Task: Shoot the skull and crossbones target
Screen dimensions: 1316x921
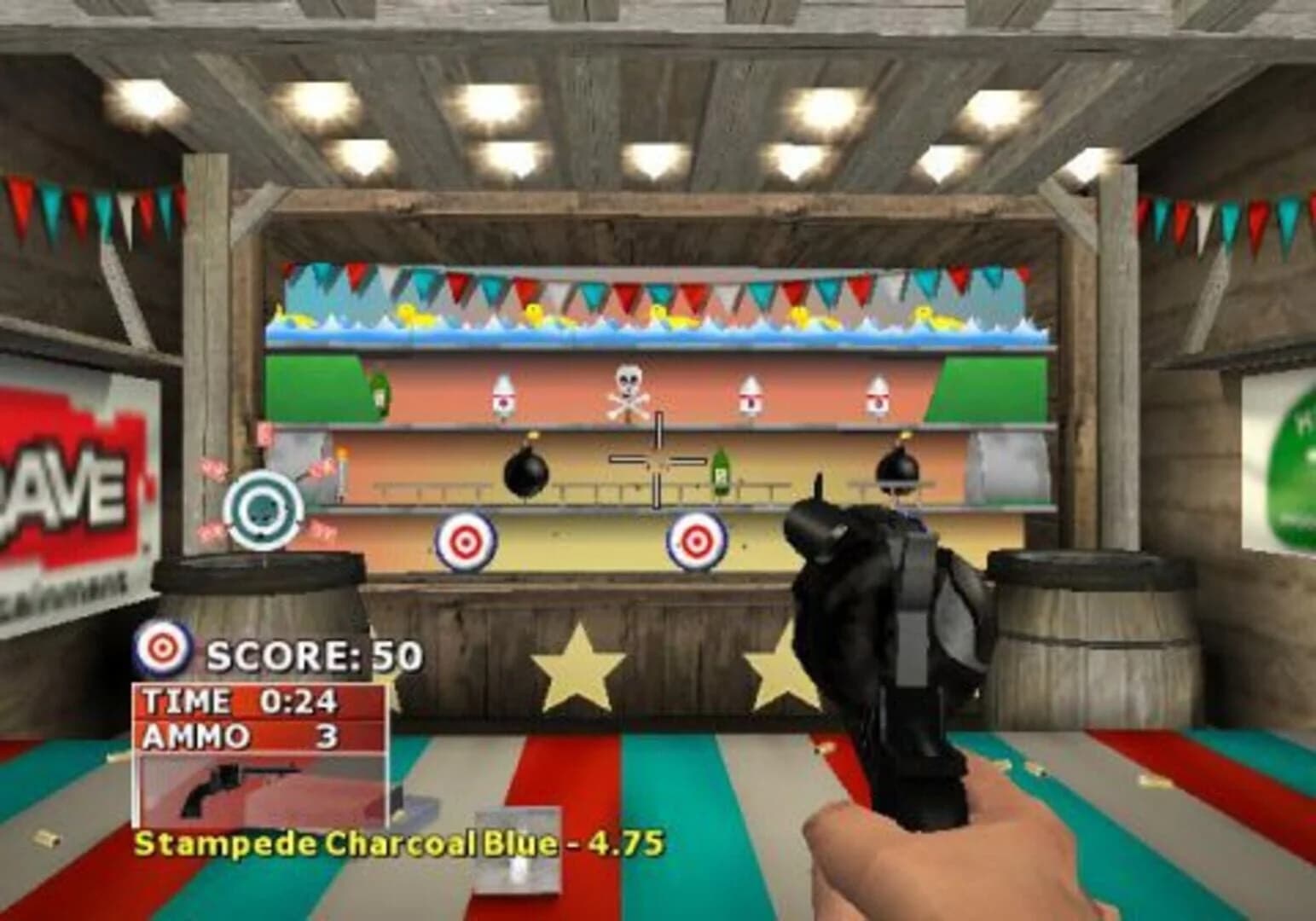Action: click(x=629, y=391)
